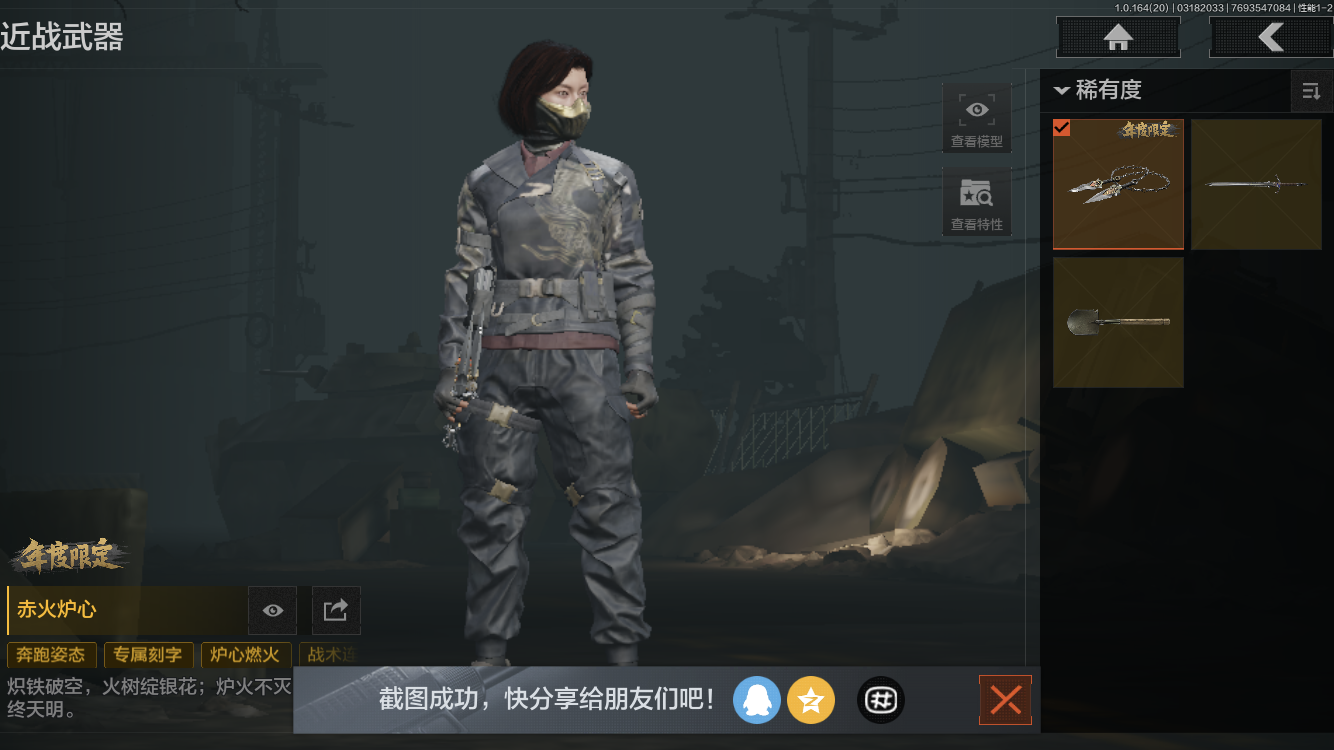Share via the yellow QQ空间 star icon
This screenshot has height=750, width=1334.
coord(811,700)
